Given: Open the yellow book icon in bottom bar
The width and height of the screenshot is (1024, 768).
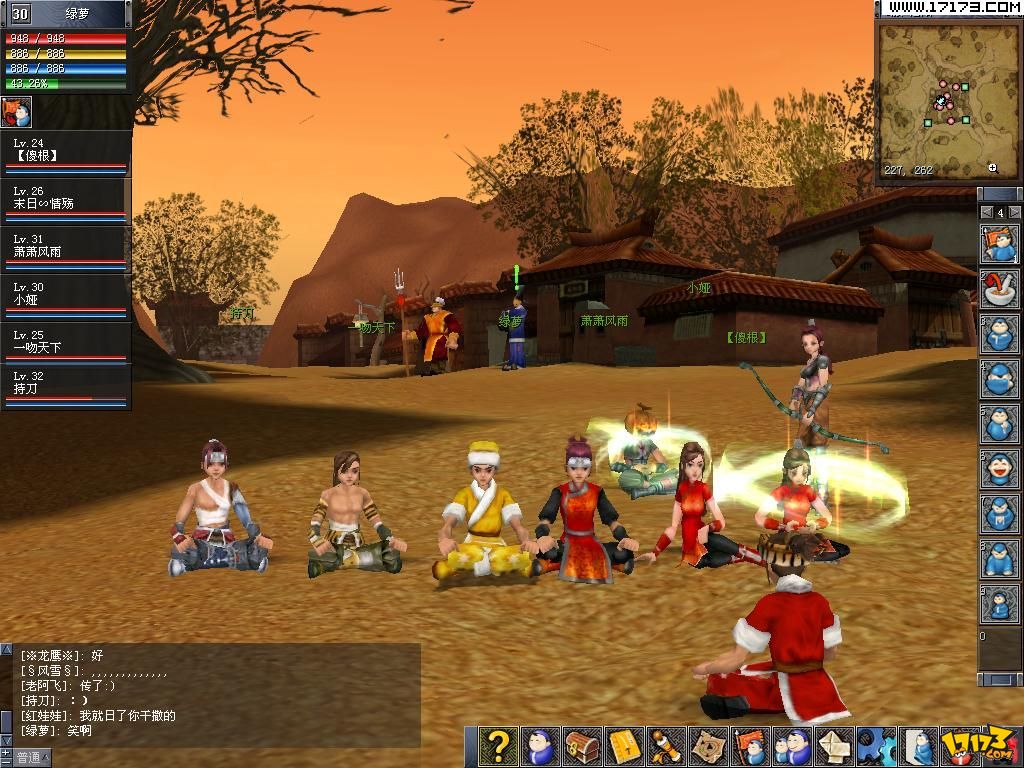Looking at the screenshot, I should [x=624, y=746].
